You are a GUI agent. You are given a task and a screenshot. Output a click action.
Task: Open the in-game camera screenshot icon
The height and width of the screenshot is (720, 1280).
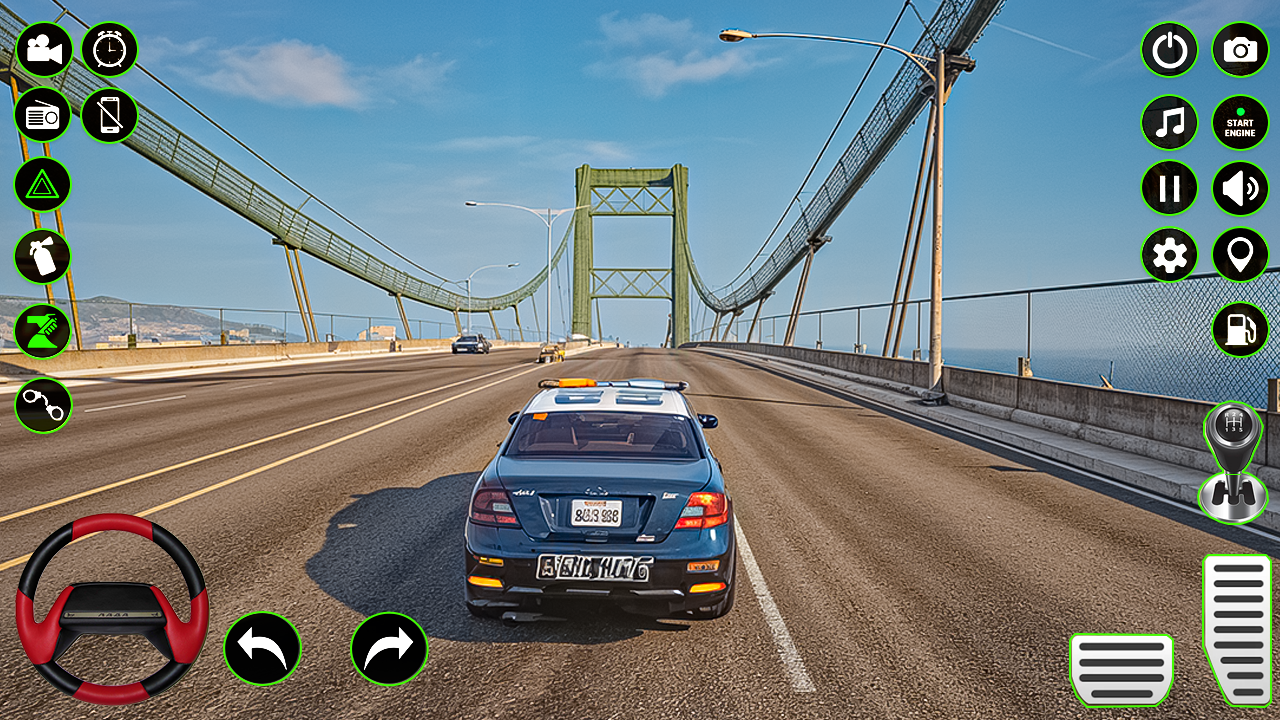(1238, 48)
